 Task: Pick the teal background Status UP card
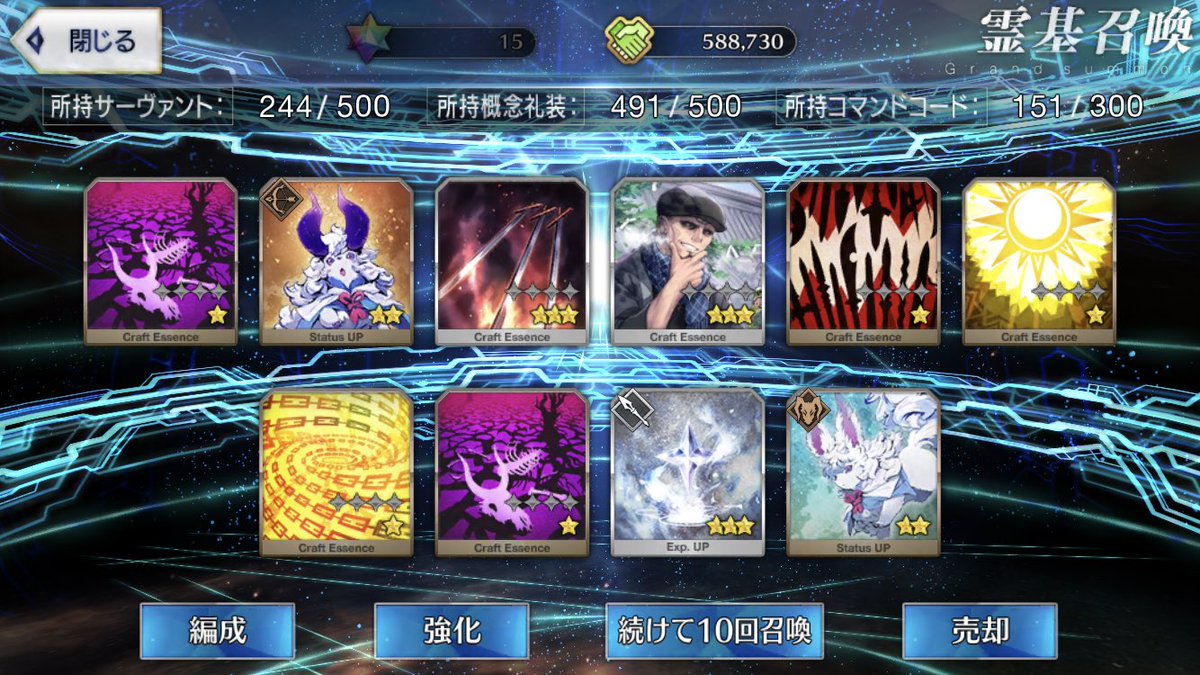(x=864, y=473)
